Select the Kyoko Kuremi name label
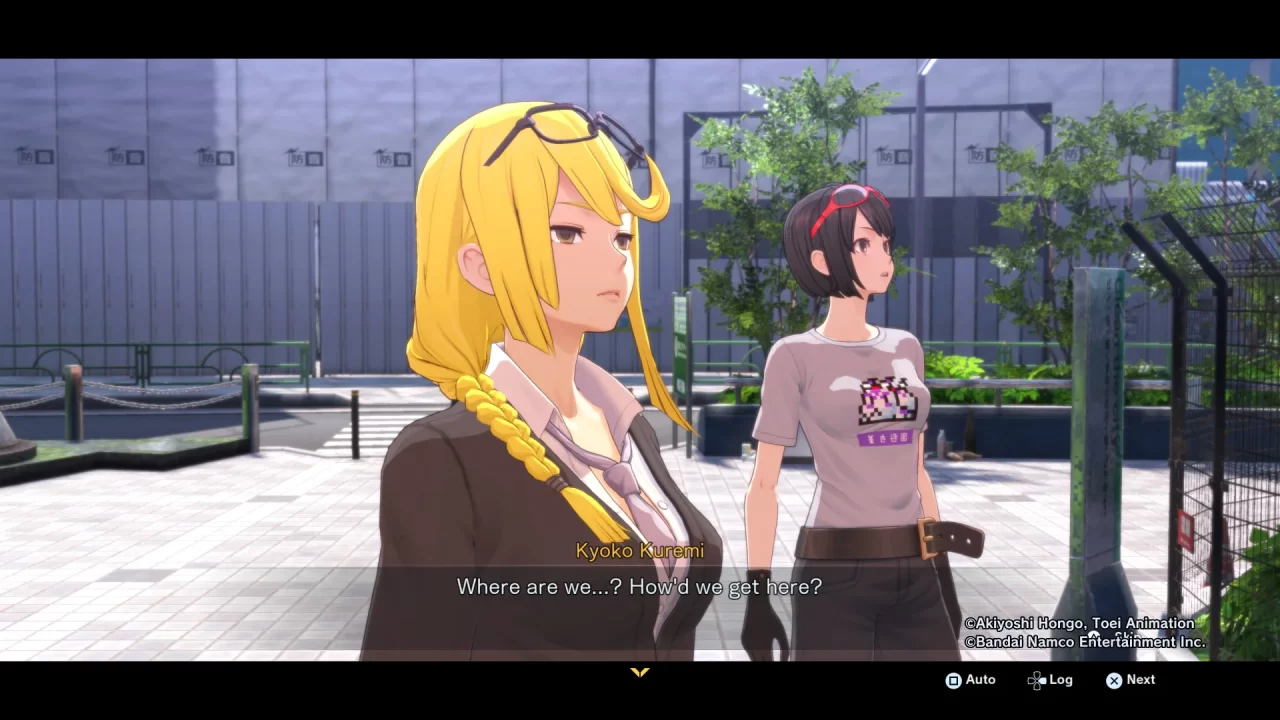 point(640,550)
